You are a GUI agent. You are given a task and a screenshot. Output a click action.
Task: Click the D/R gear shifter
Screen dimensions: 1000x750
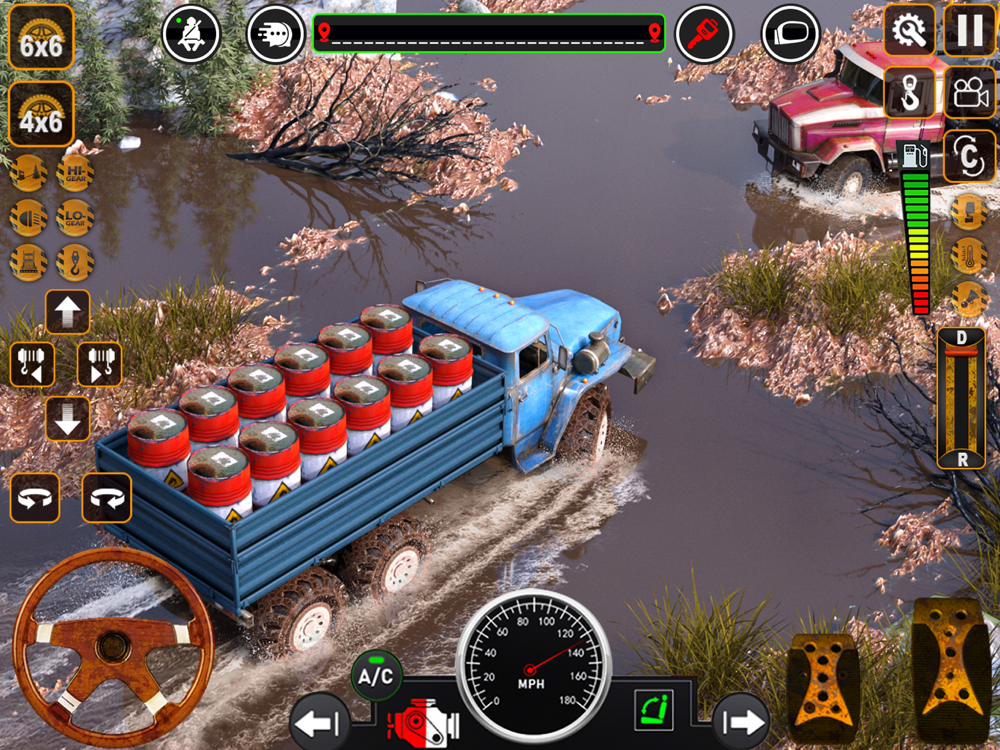[x=961, y=397]
